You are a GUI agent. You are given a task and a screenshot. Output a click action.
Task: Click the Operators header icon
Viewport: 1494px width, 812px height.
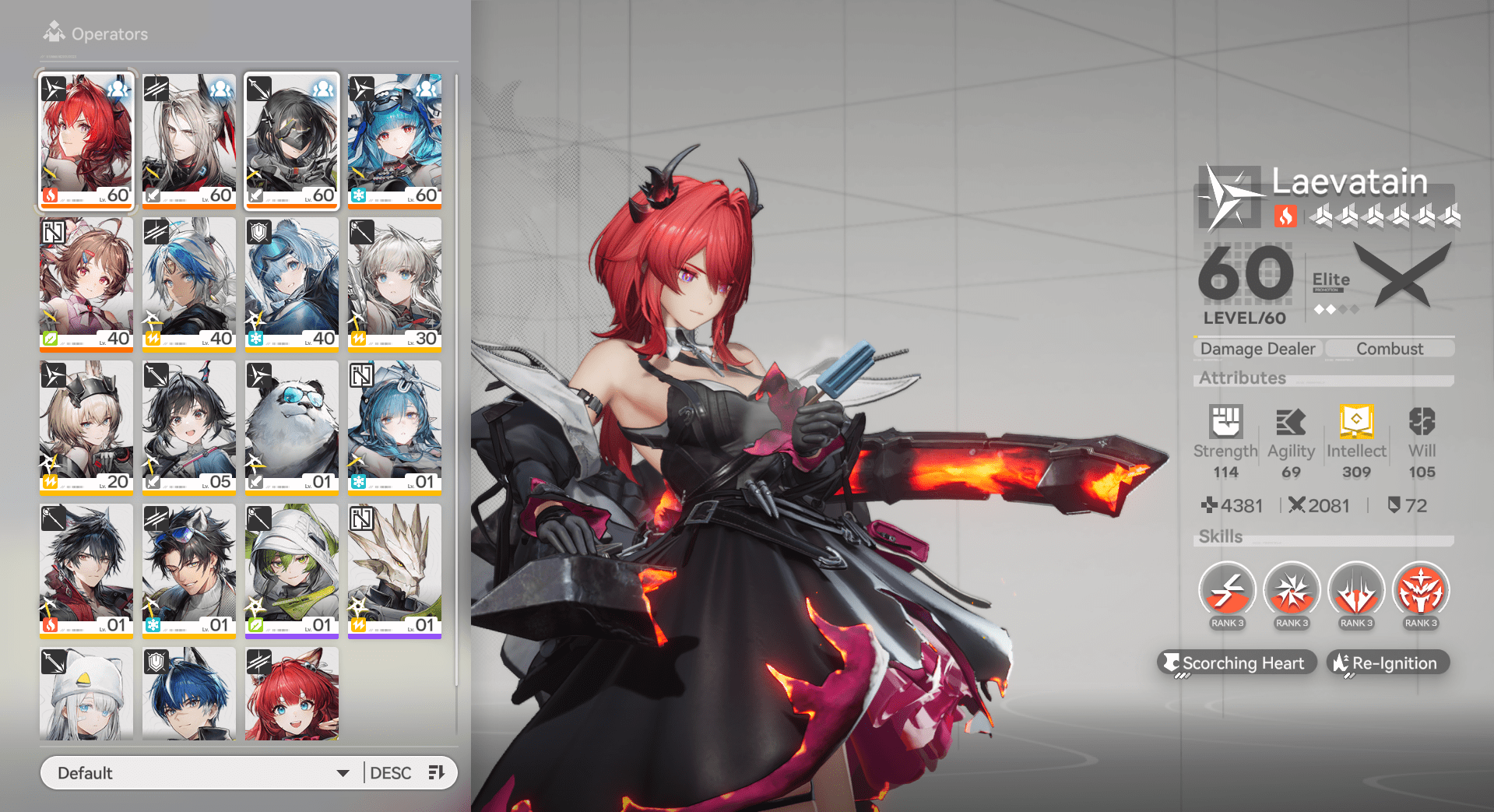(x=54, y=30)
